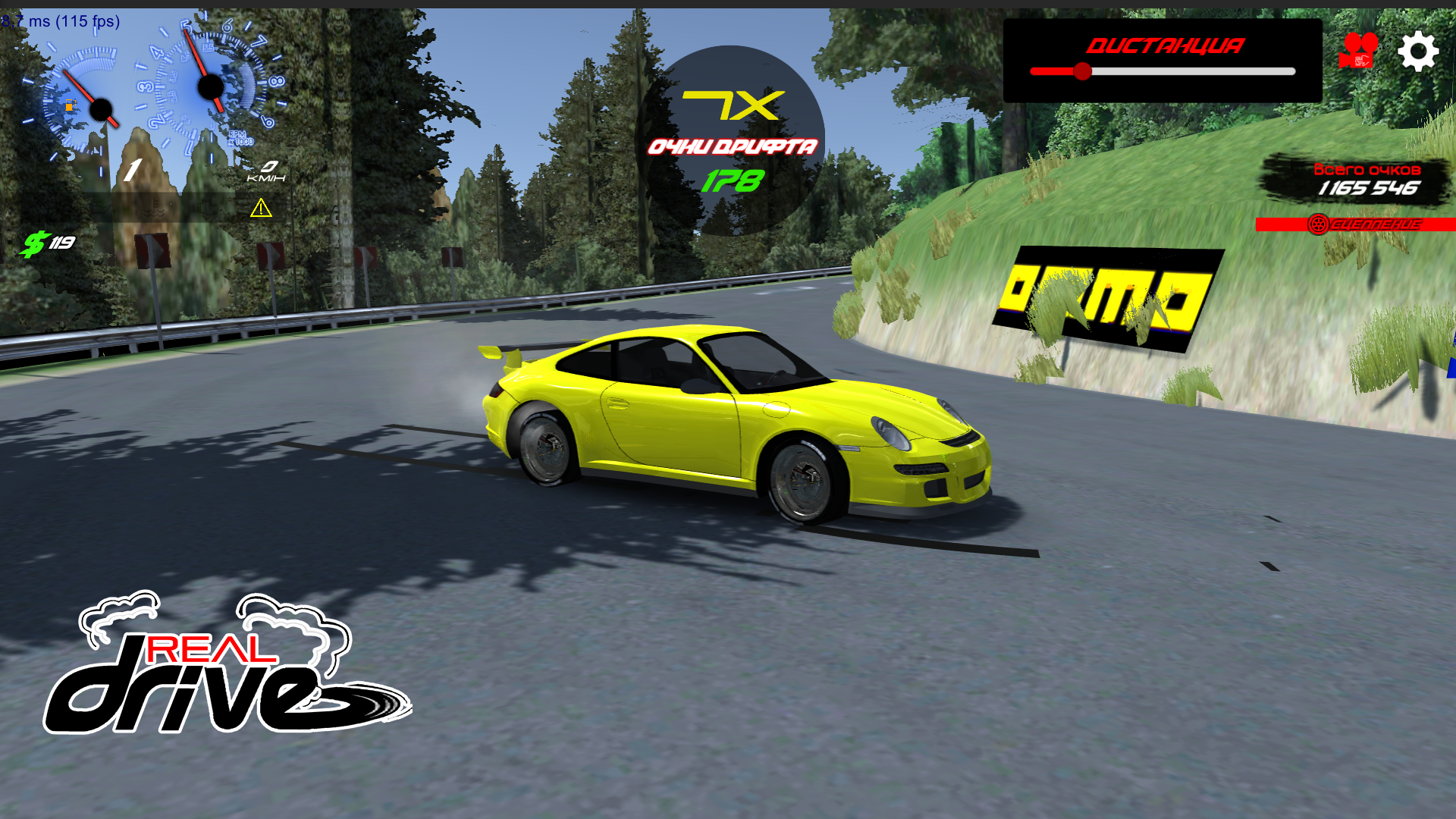Click the yellow warning triangle indicator

coord(260,209)
